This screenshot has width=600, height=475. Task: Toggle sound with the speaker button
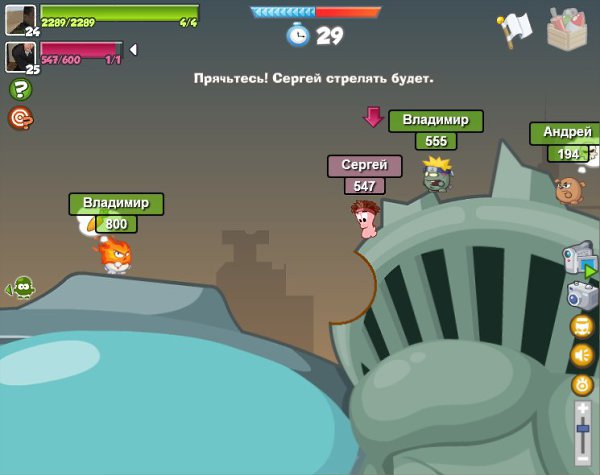click(x=582, y=354)
